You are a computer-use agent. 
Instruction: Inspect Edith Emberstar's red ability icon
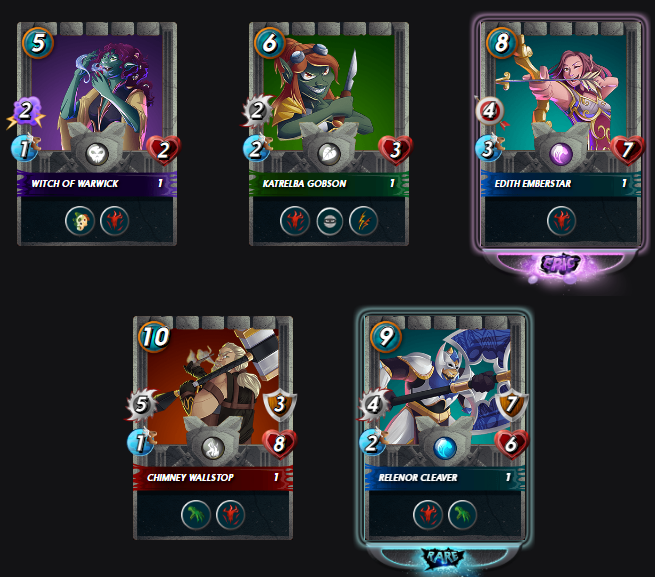[x=560, y=222]
